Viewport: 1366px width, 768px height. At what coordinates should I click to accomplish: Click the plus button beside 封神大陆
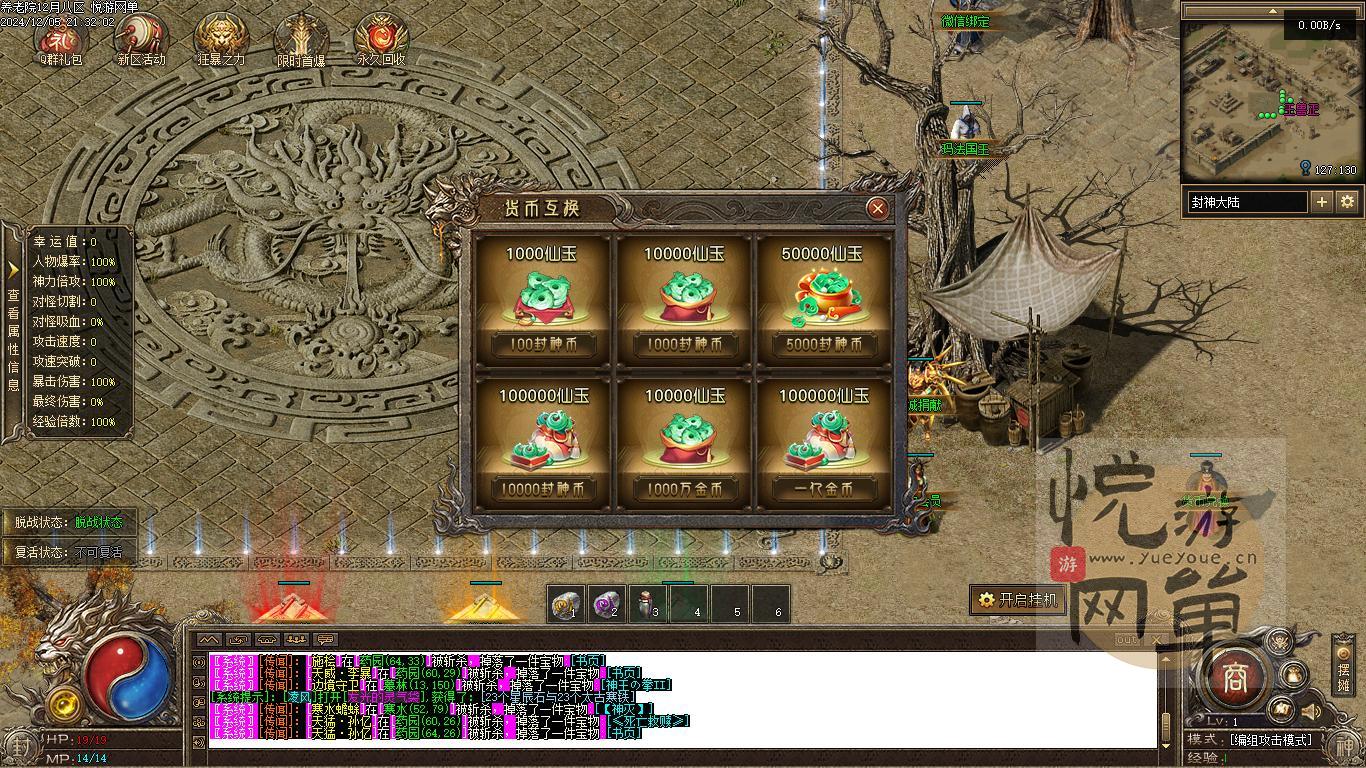tap(1322, 202)
